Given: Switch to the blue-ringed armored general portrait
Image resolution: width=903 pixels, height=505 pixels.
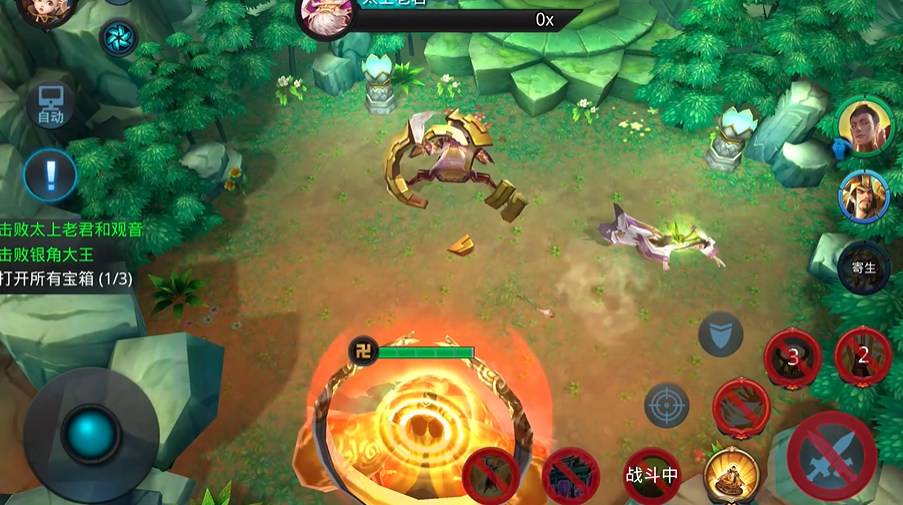Looking at the screenshot, I should [863, 196].
